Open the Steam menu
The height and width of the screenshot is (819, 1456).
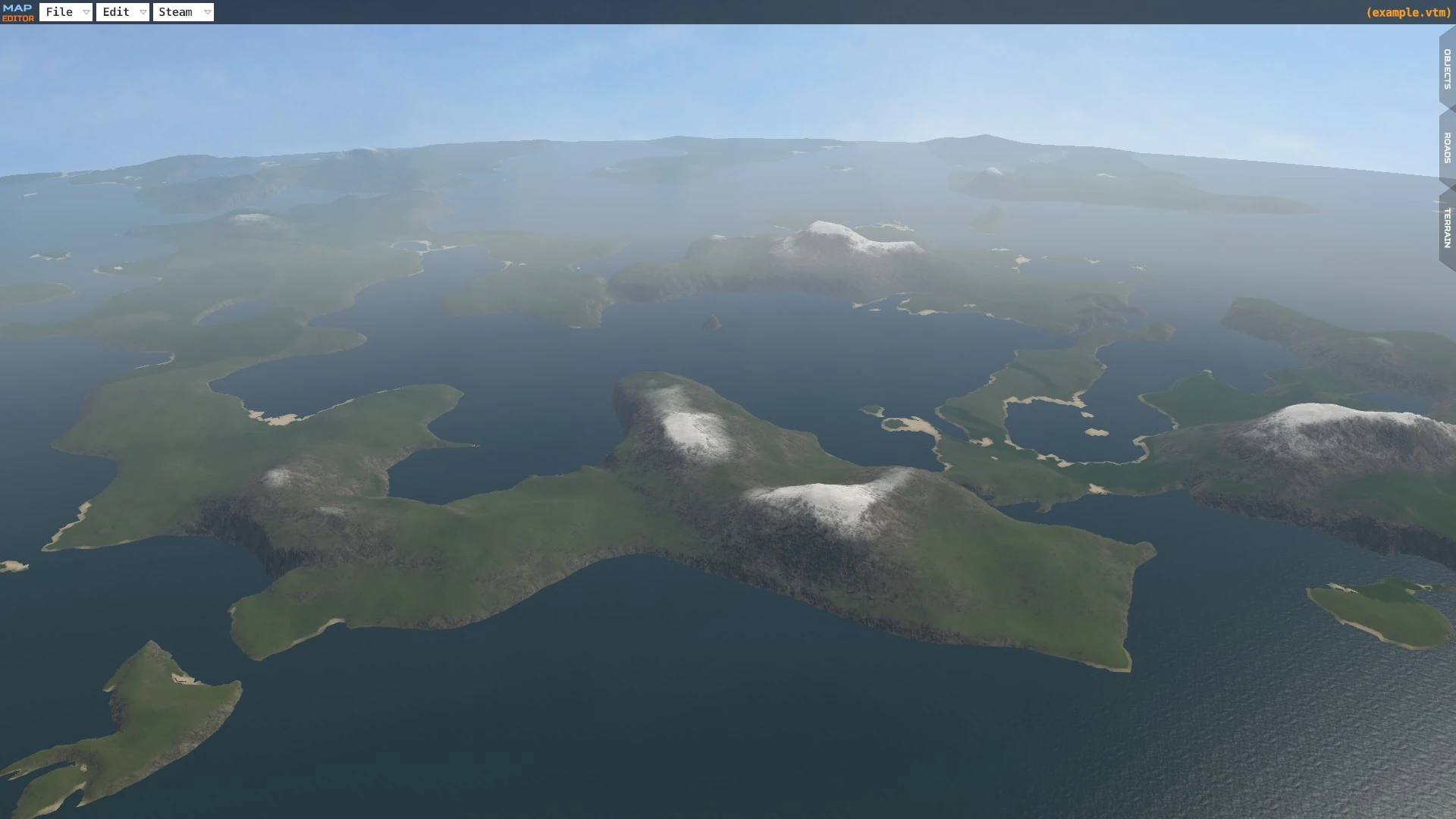point(174,11)
